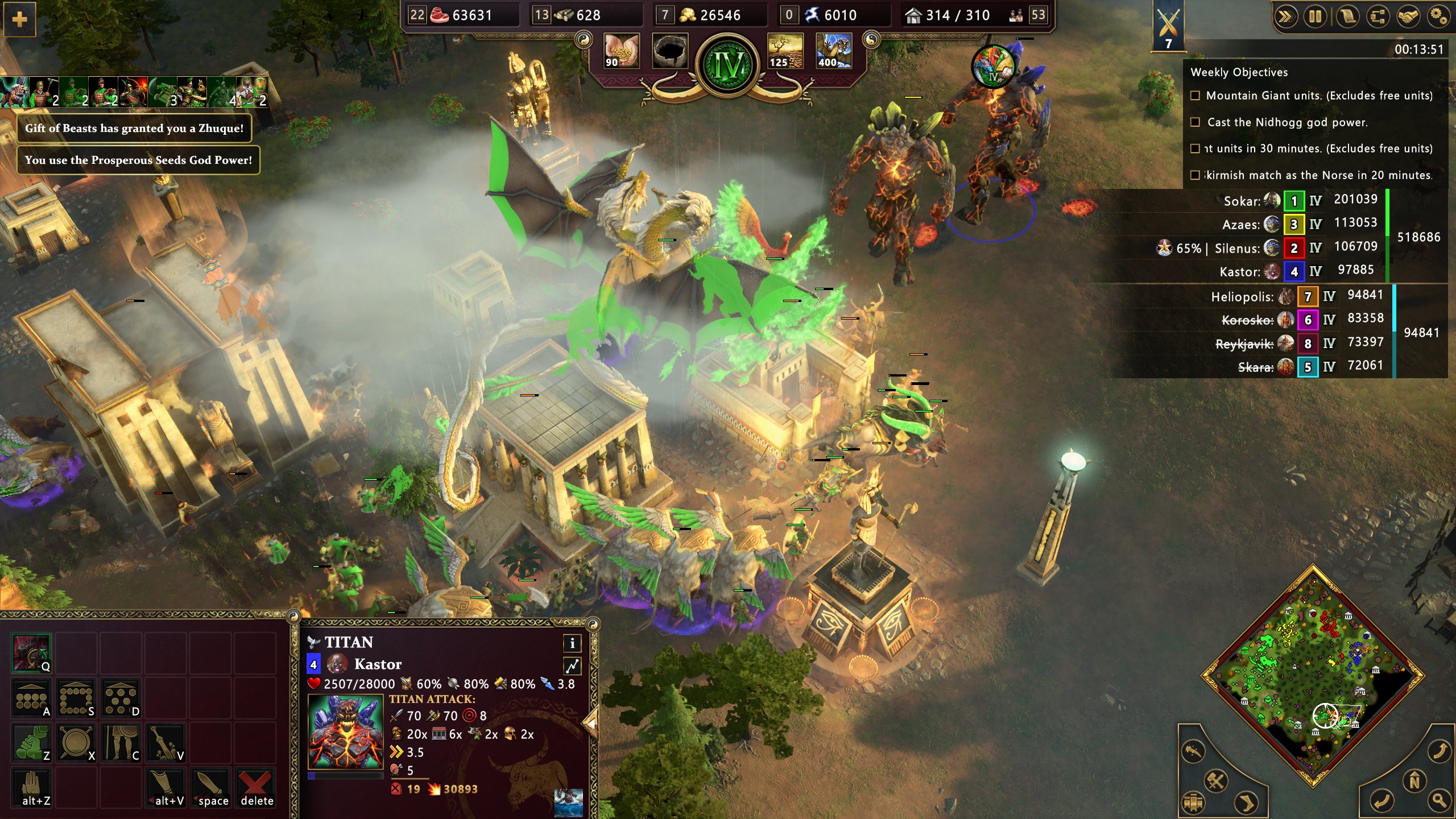The width and height of the screenshot is (1456, 819).
Task: Open the tech tree diagram icon
Action: click(x=1377, y=16)
